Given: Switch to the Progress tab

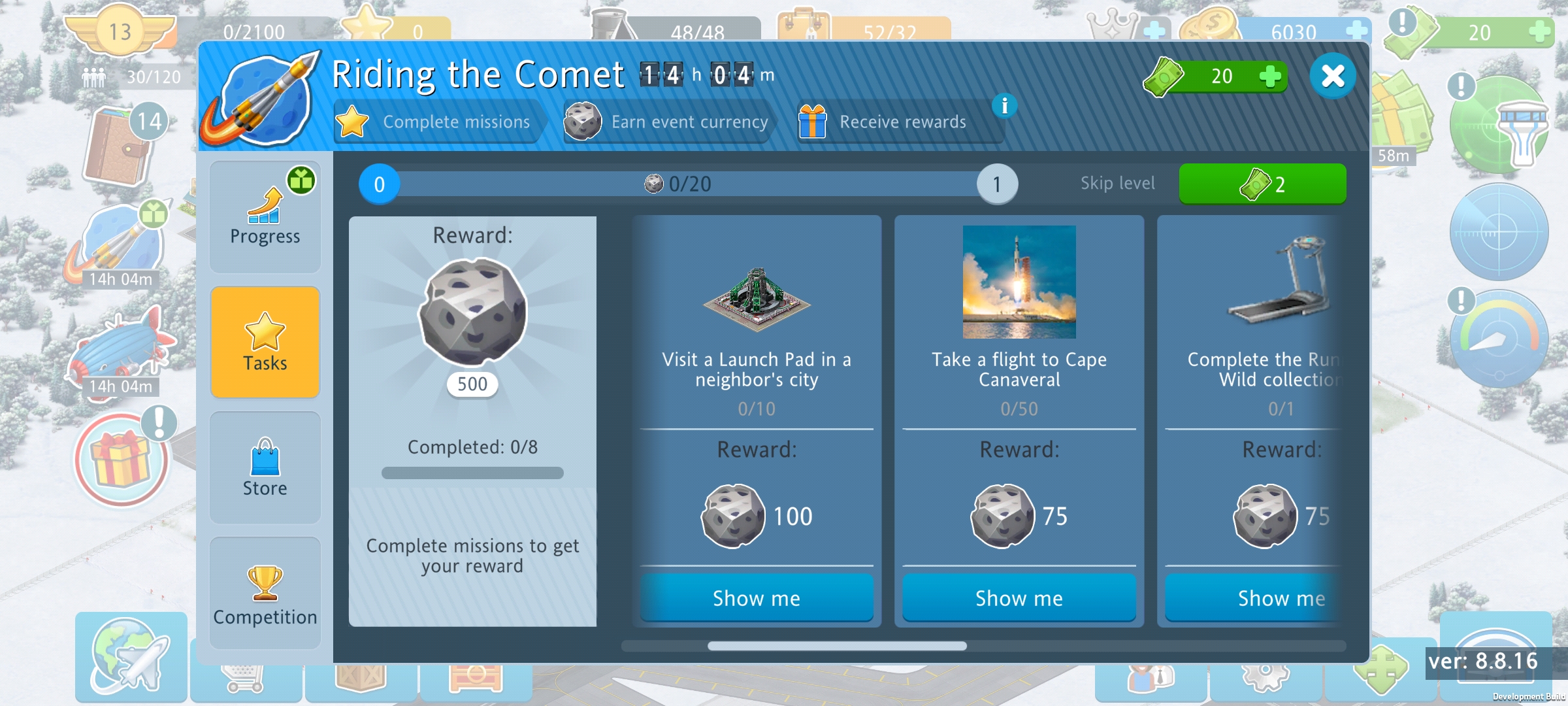Looking at the screenshot, I should 265,217.
